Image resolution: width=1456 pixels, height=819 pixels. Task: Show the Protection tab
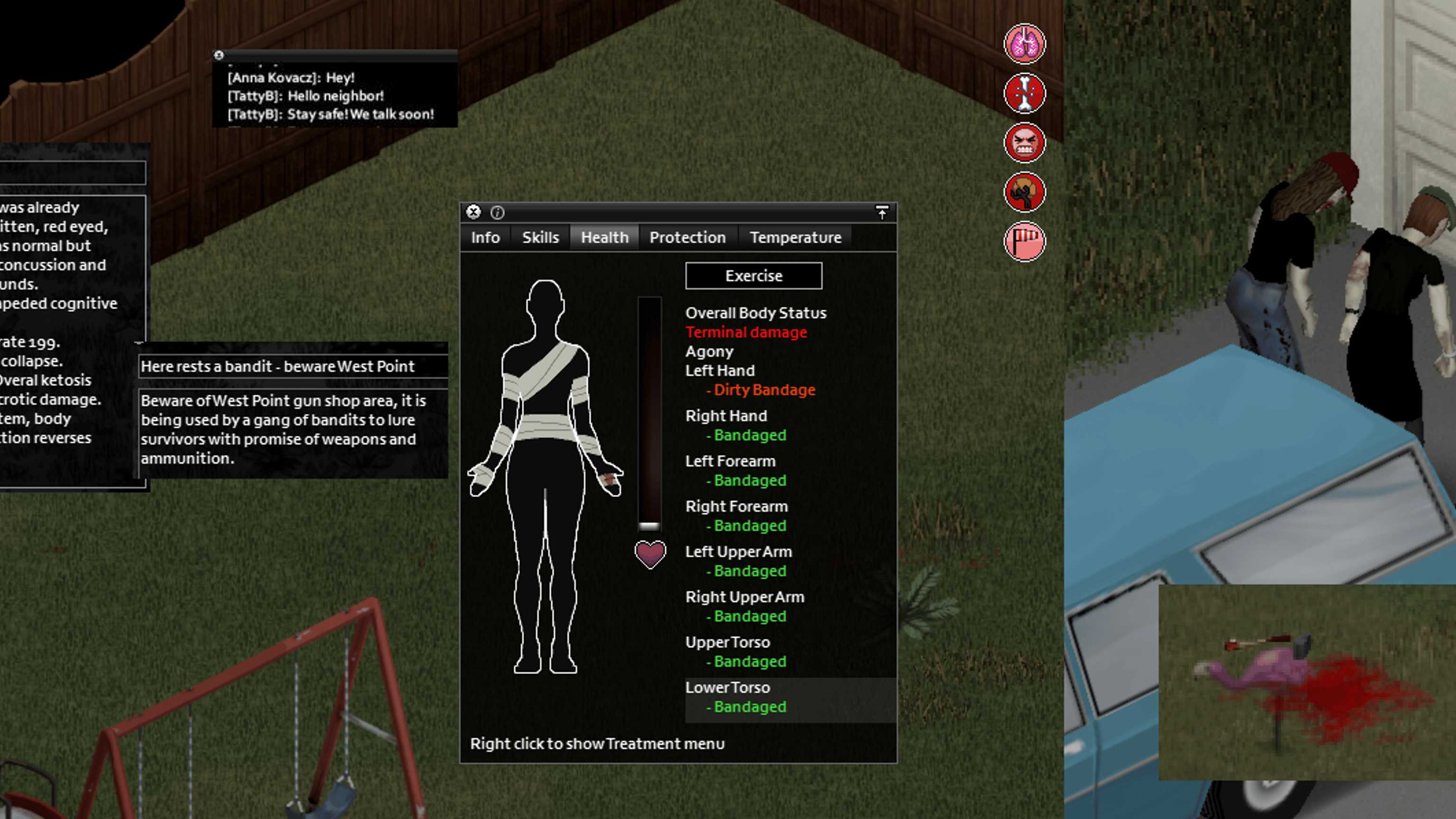687,237
